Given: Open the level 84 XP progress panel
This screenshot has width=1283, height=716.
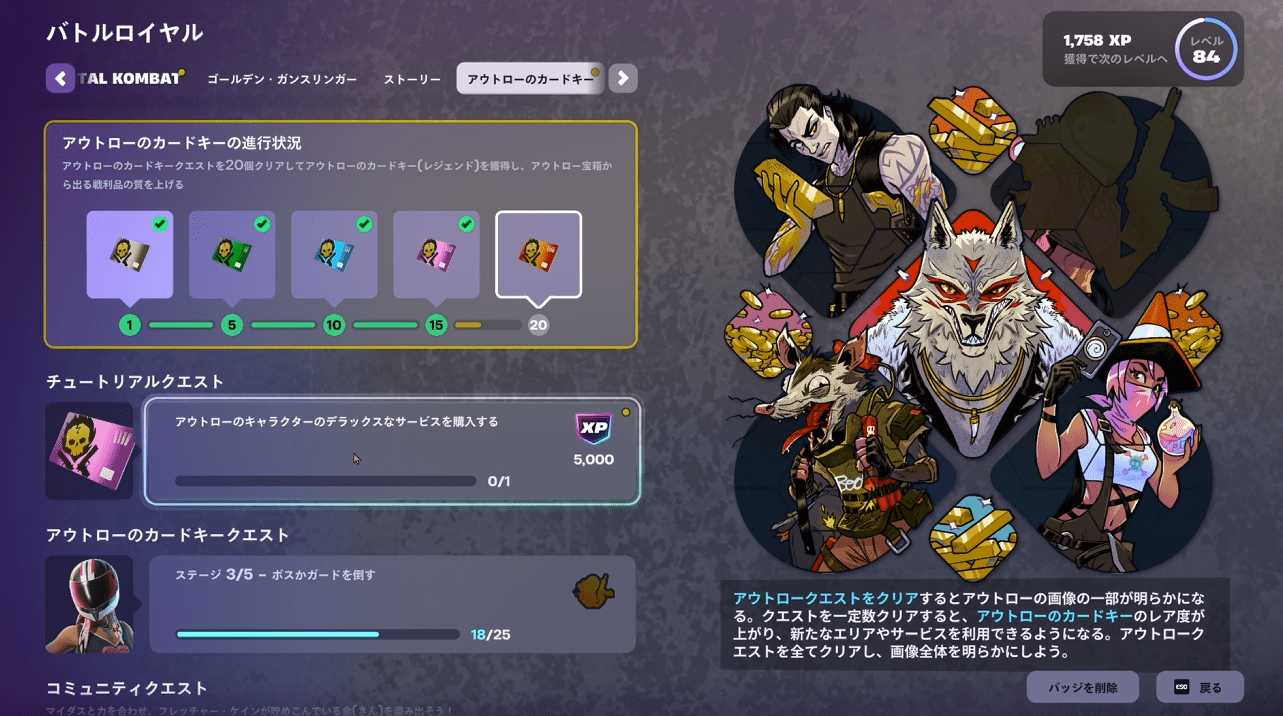Looking at the screenshot, I should pos(1143,49).
